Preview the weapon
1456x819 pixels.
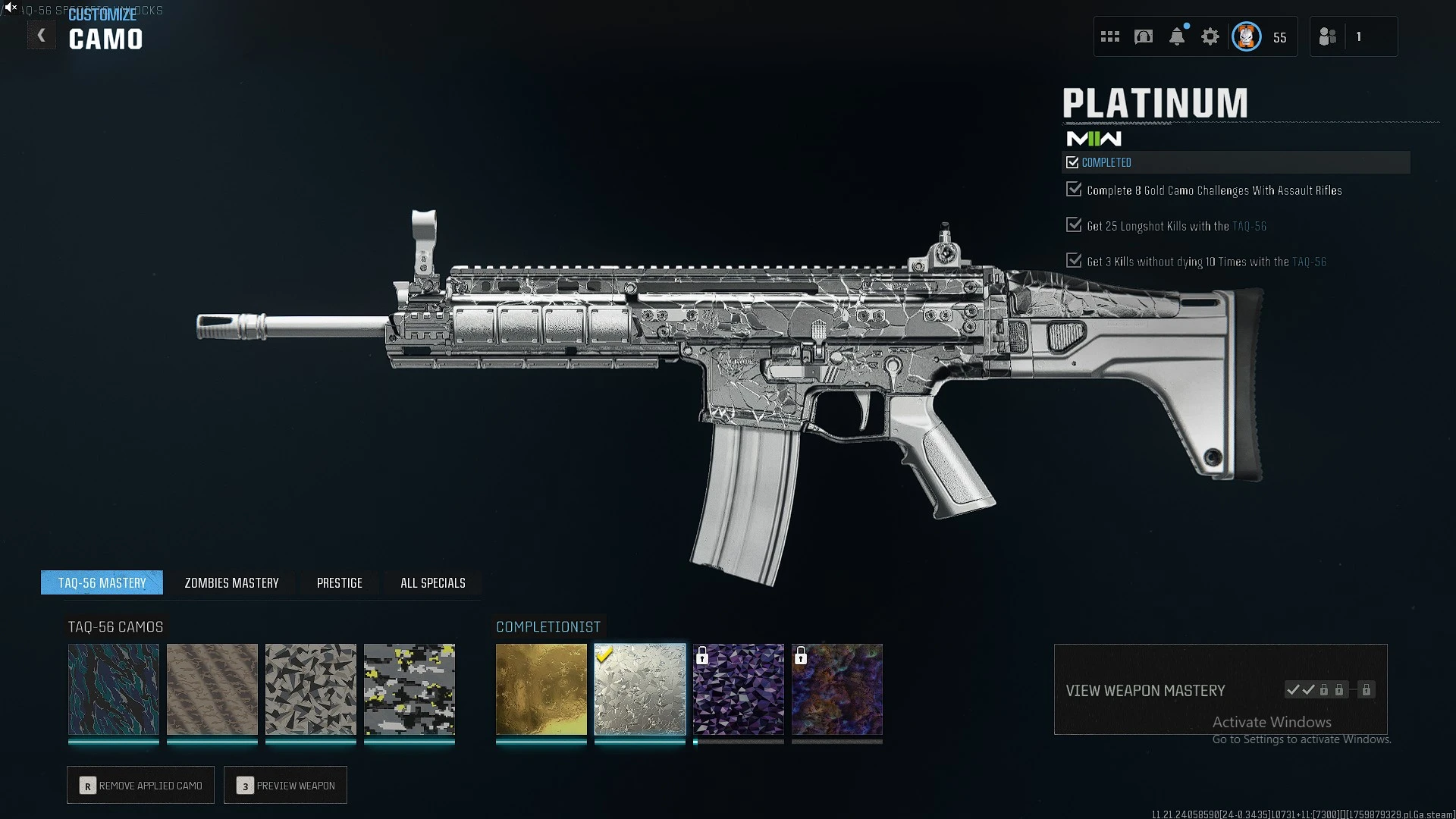coord(285,786)
